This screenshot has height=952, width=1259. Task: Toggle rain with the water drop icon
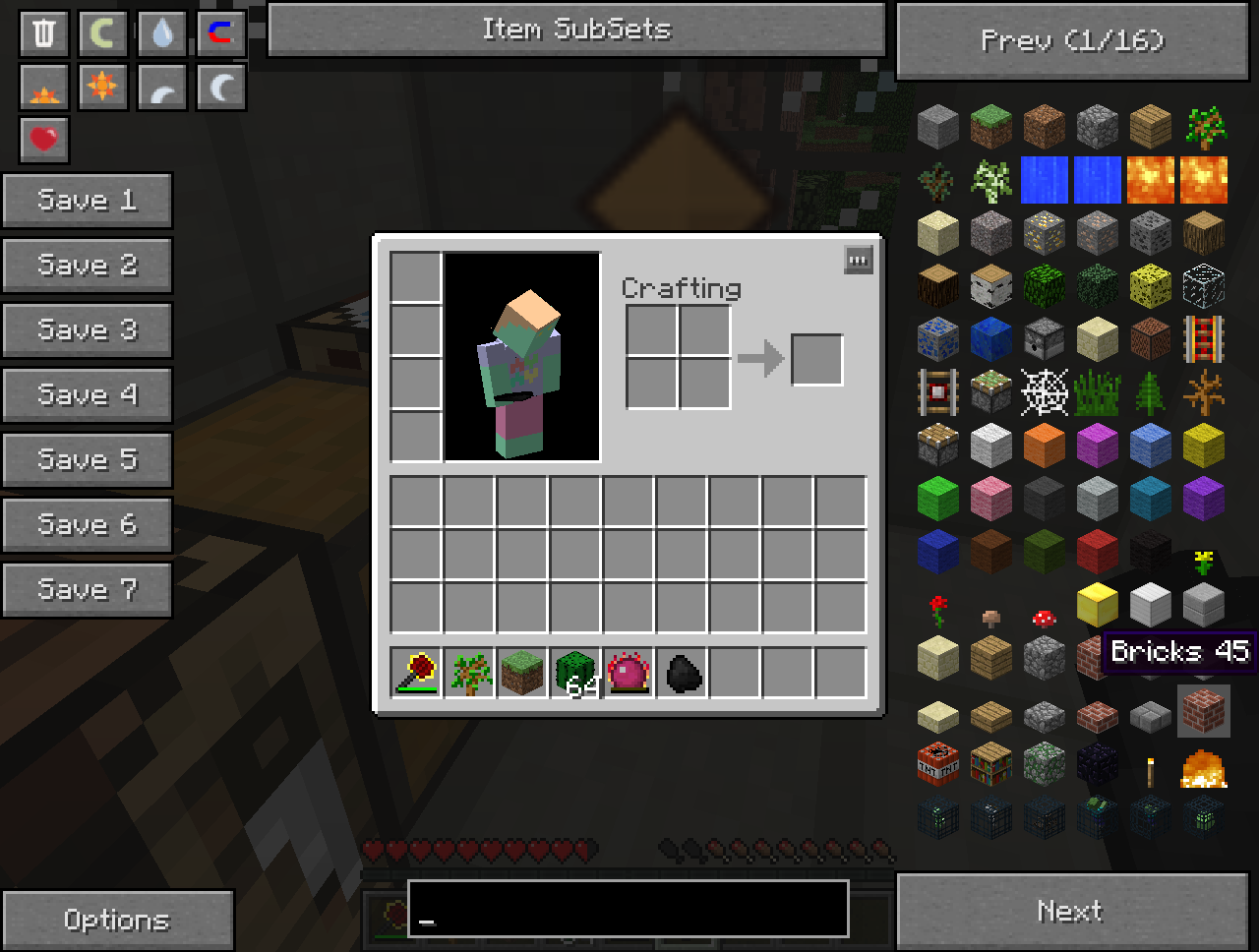point(162,33)
